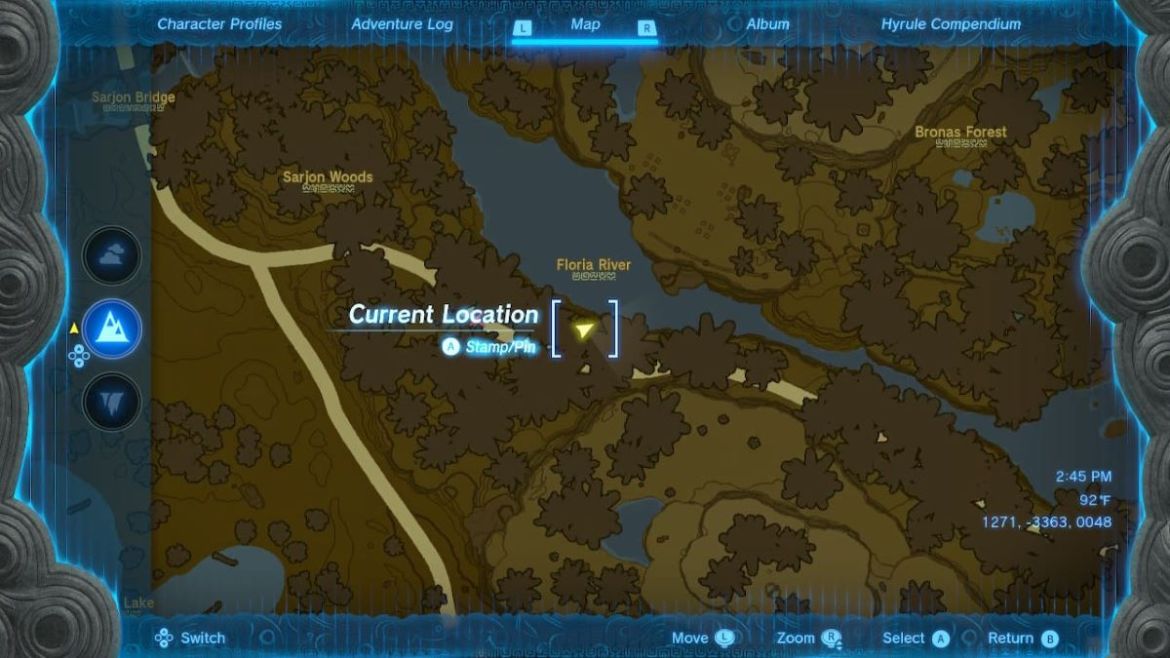
Task: Select the Surface map layer icon
Action: 112,328
